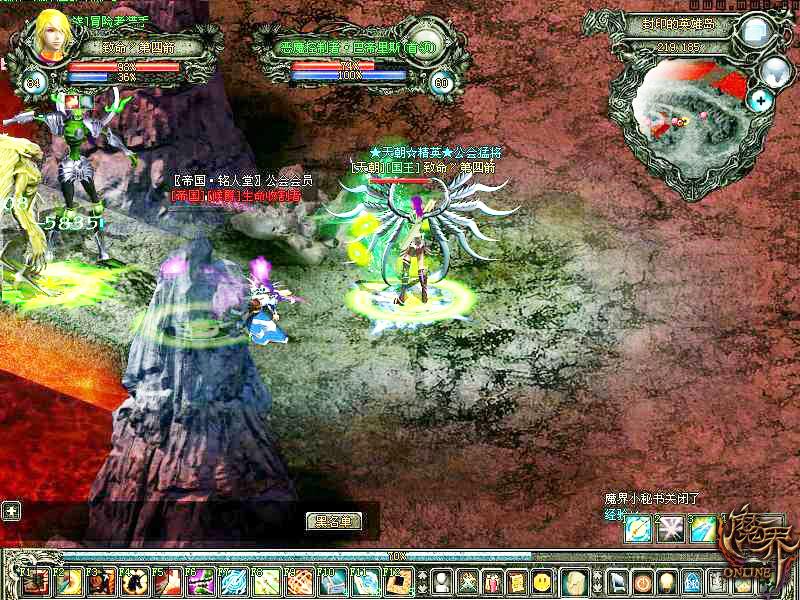Activate the F11 light blue skill
The height and width of the screenshot is (600, 800).
(x=367, y=582)
